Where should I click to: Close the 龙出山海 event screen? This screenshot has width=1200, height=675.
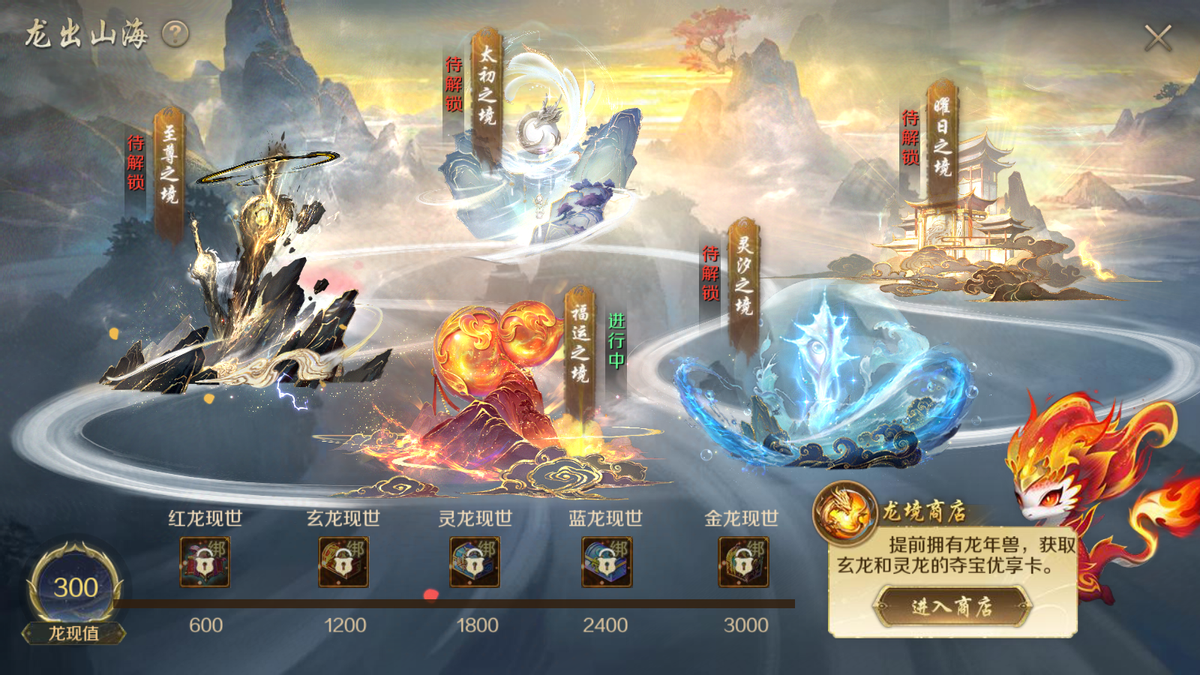[1158, 38]
